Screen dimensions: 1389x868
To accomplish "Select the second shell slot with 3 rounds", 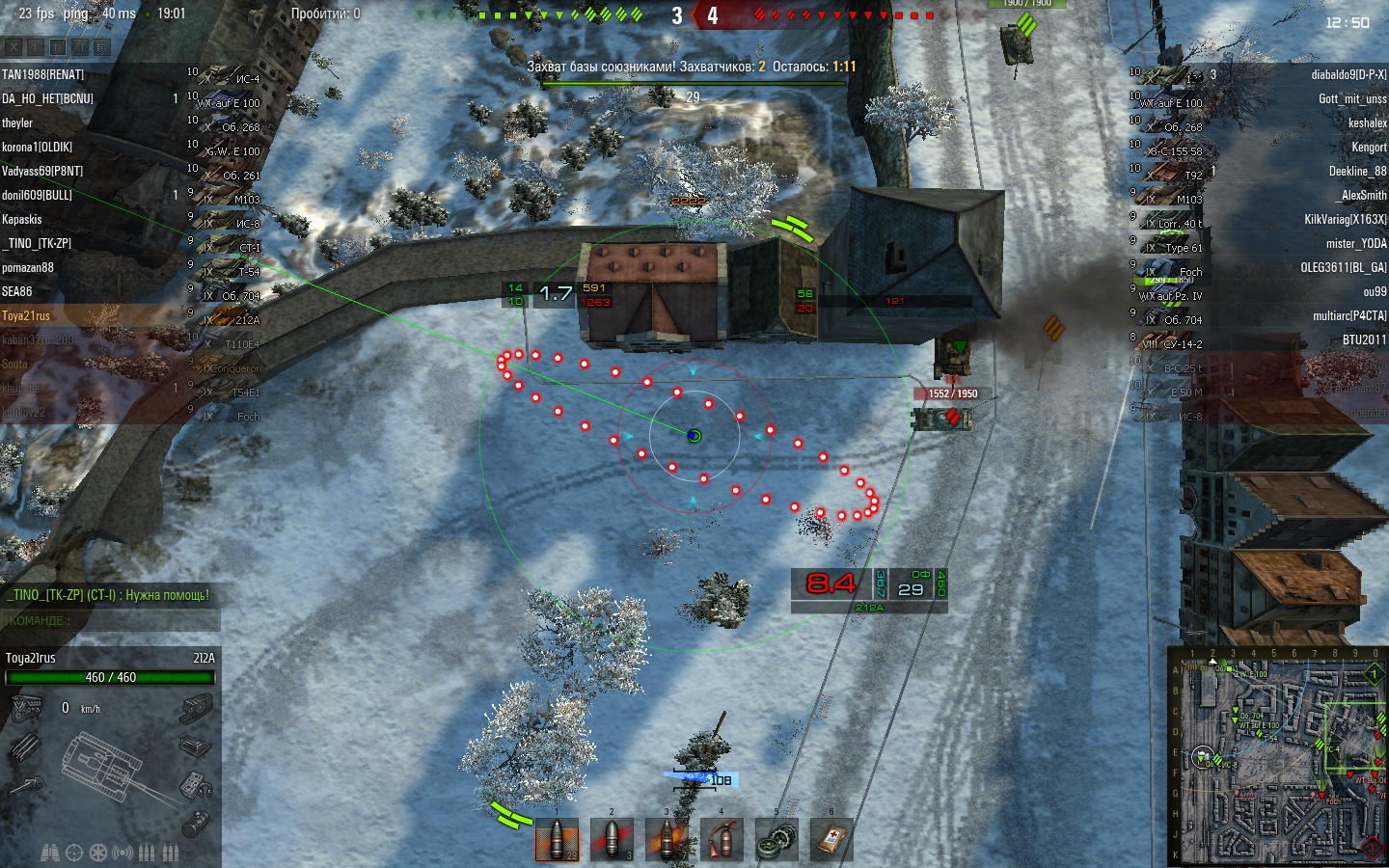I will point(612,840).
